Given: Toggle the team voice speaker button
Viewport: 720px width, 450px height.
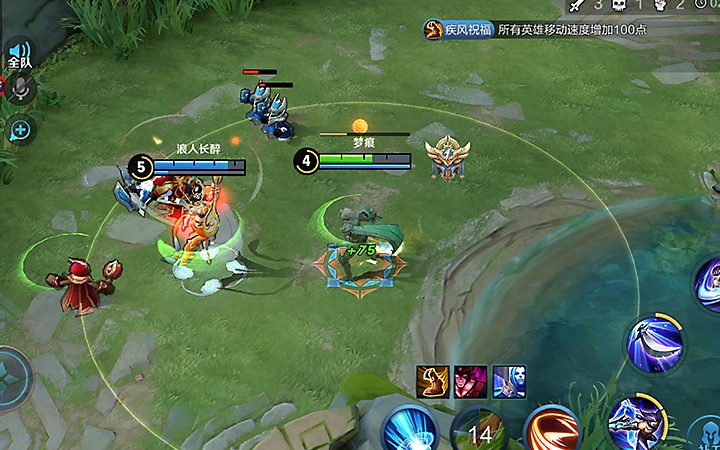Looking at the screenshot, I should pos(19,52).
